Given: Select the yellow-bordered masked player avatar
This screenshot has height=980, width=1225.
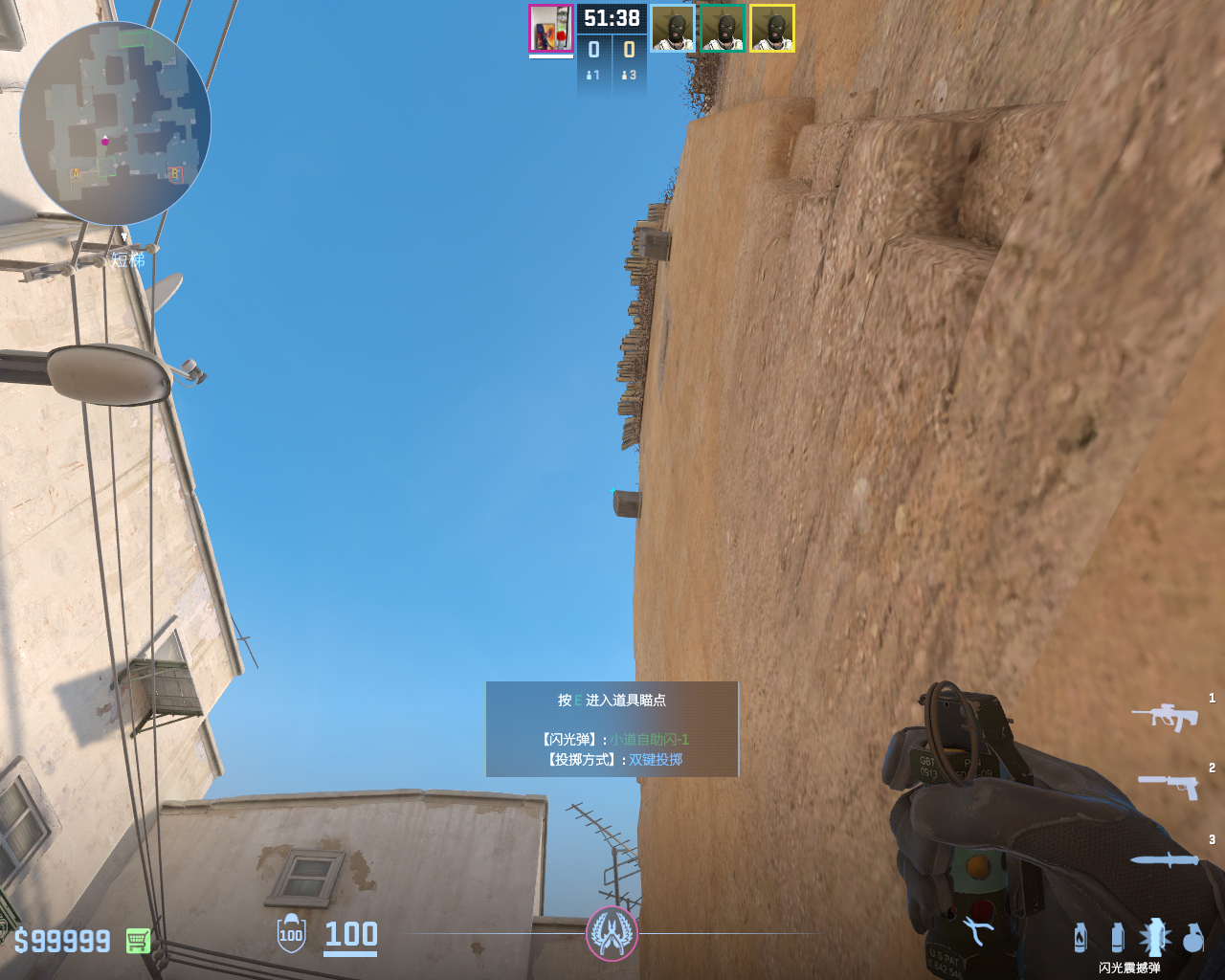Looking at the screenshot, I should click(x=772, y=29).
